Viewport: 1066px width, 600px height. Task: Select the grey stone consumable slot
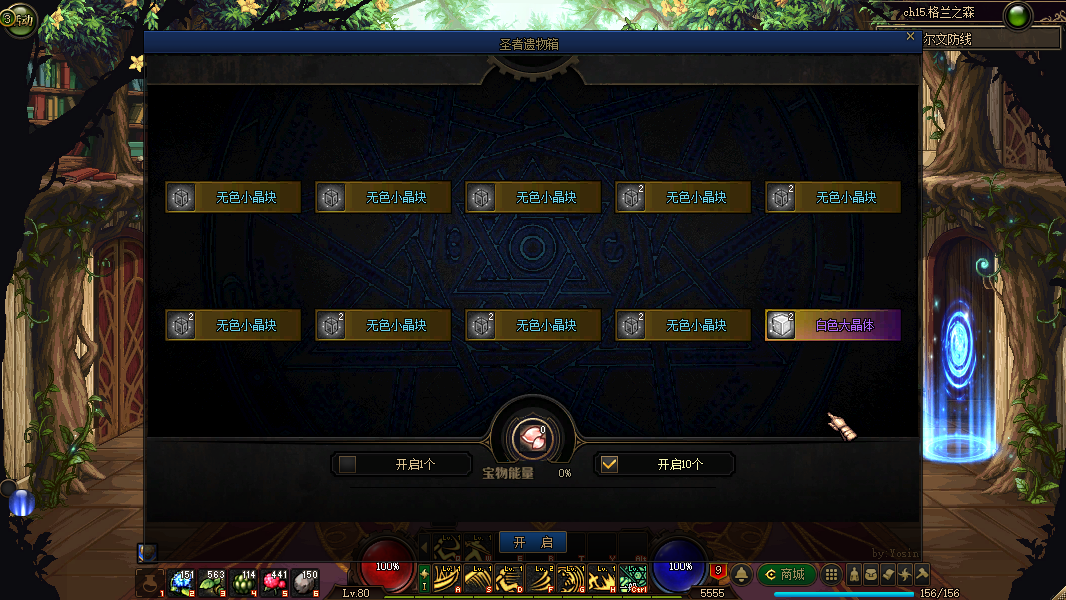[x=305, y=582]
